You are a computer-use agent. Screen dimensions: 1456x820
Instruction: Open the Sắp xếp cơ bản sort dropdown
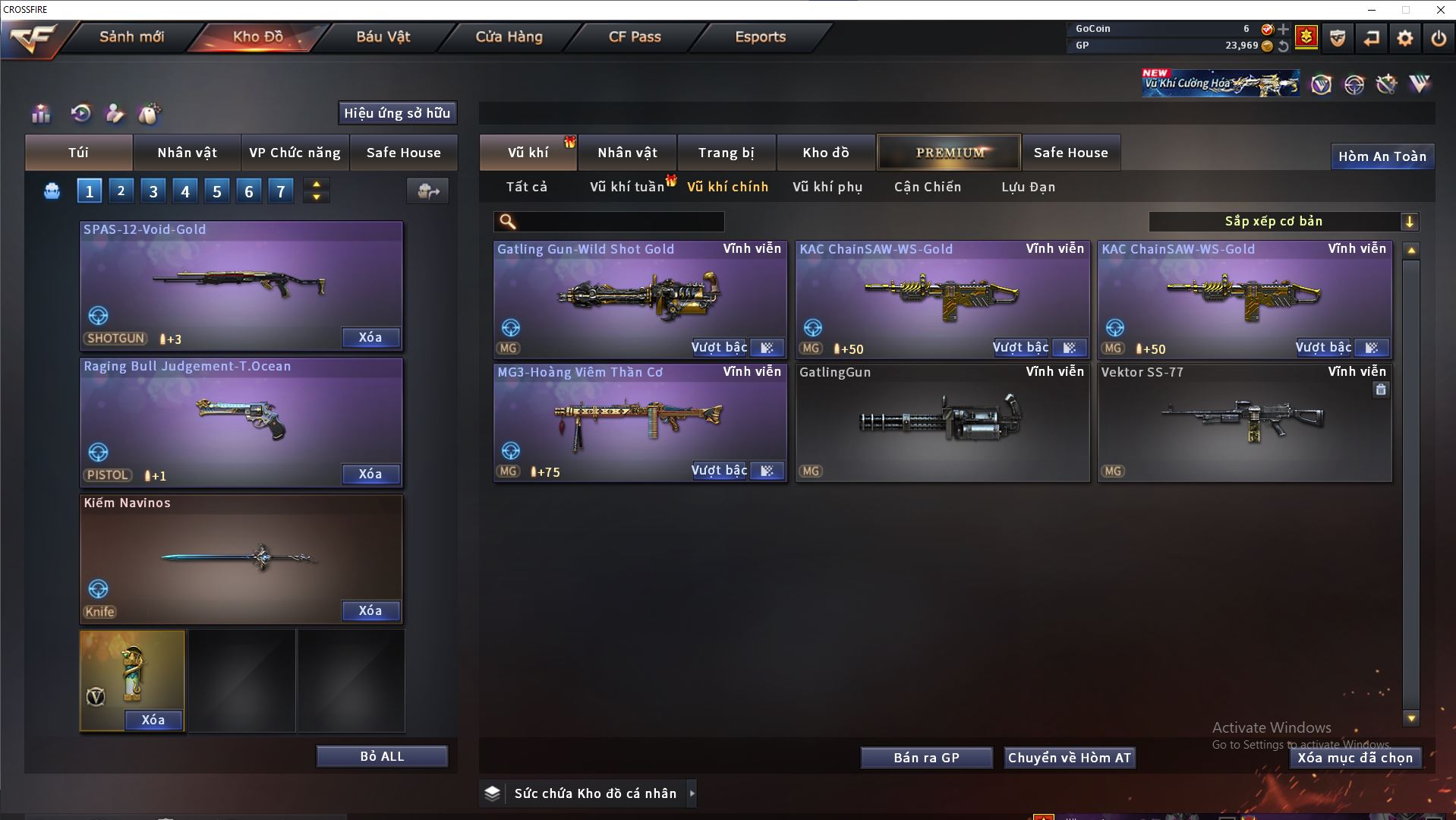pos(1283,221)
